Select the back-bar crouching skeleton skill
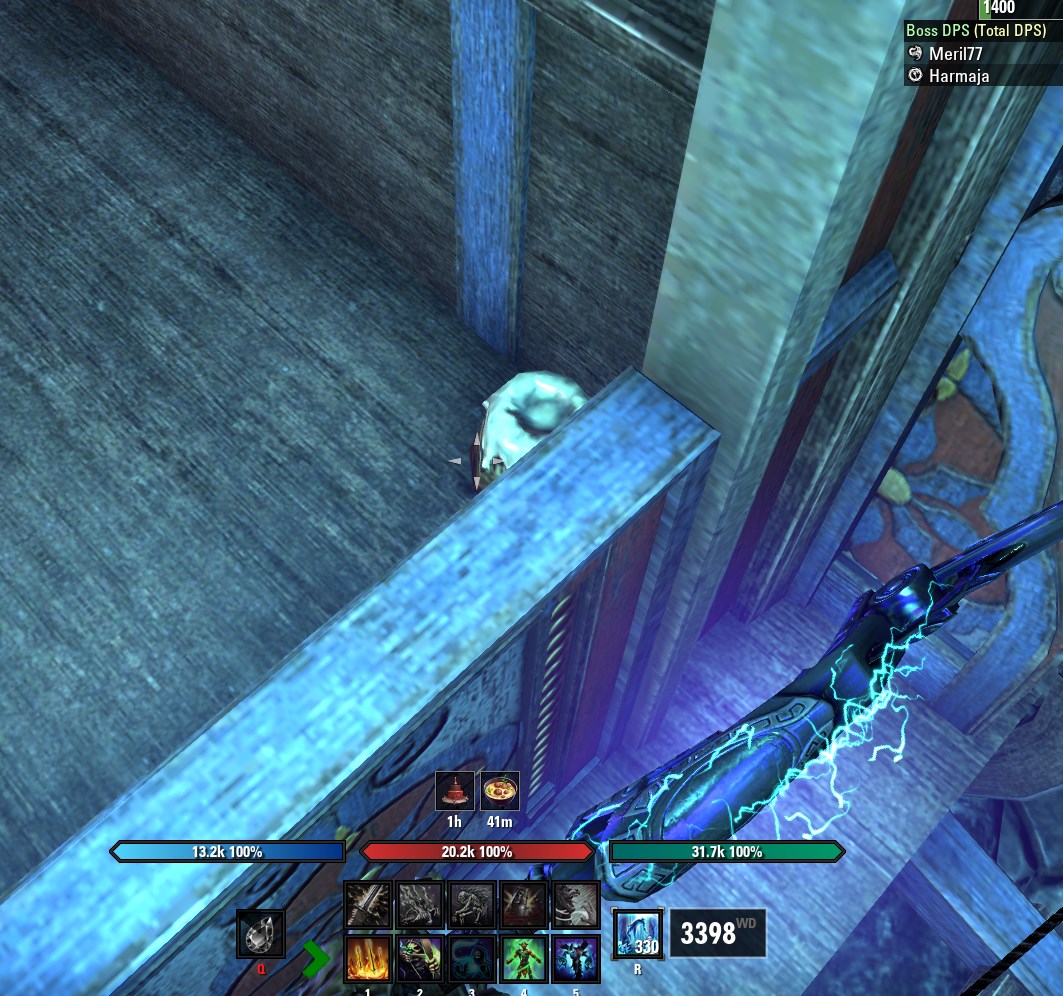Screen dimensions: 1063x996 click(x=472, y=905)
